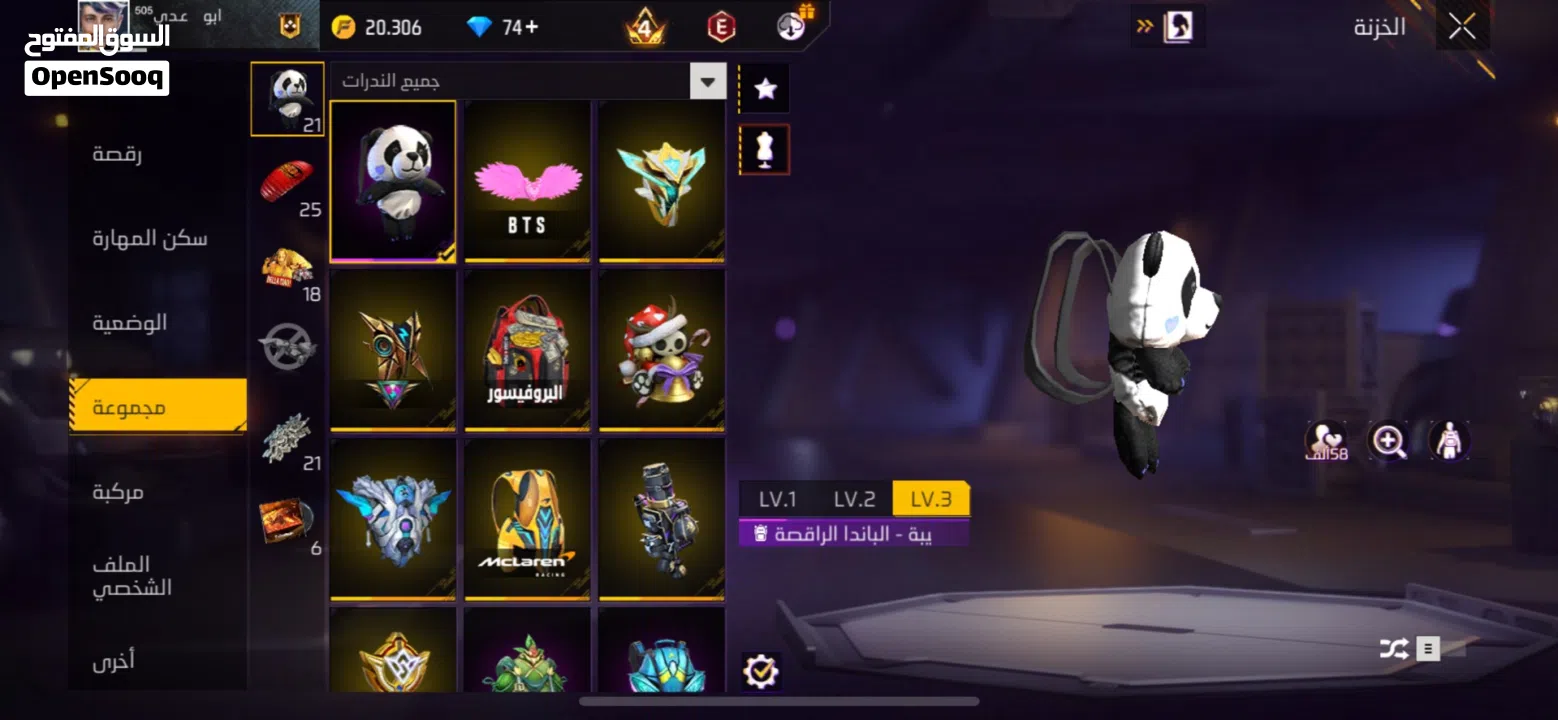1558x720 pixels.
Task: Select the BTS pink wings backpack
Action: (527, 182)
